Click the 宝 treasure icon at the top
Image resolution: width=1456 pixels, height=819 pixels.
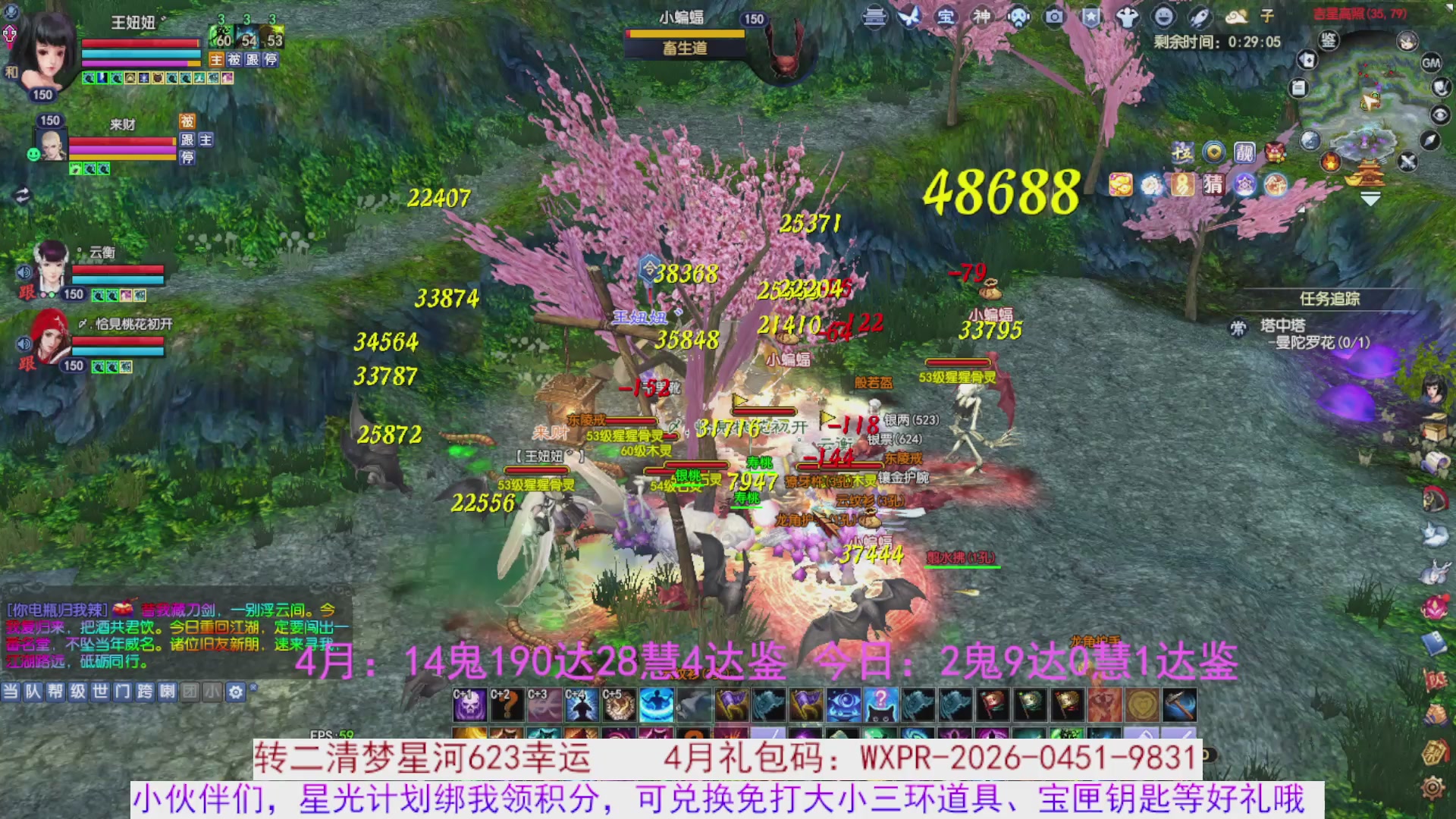[944, 18]
